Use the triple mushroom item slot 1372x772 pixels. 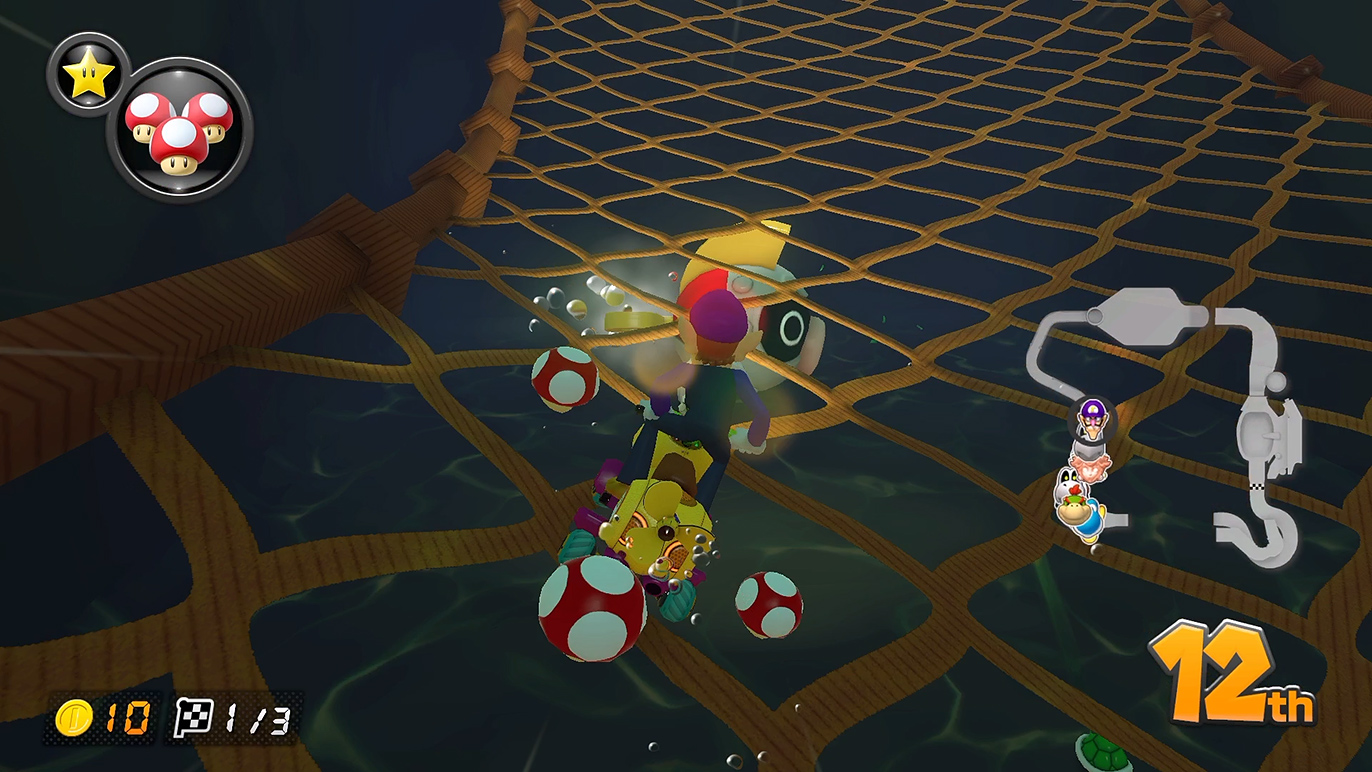(x=179, y=129)
